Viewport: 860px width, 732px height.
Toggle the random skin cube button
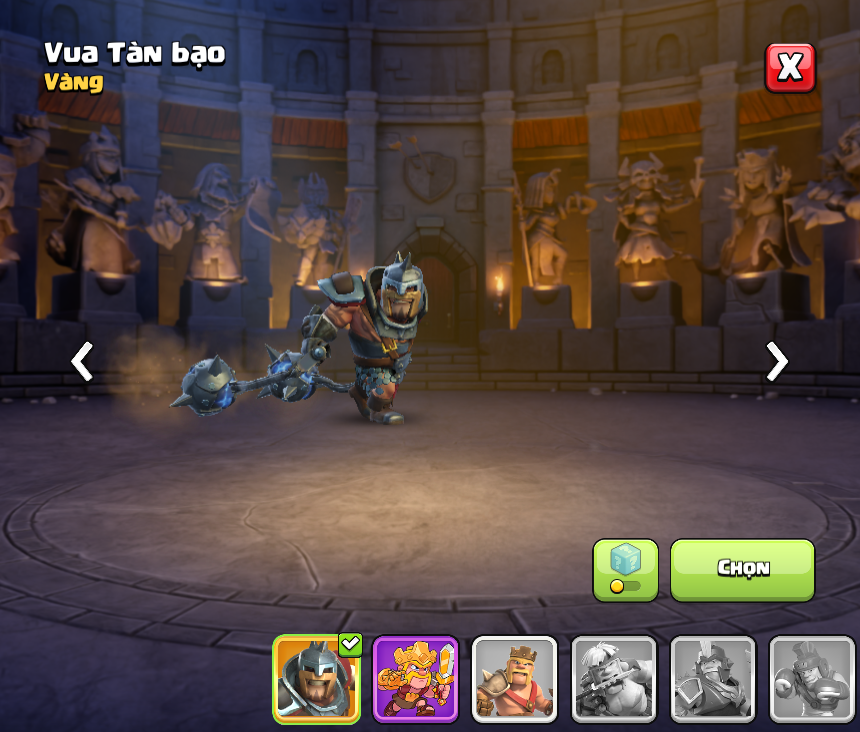[x=625, y=570]
